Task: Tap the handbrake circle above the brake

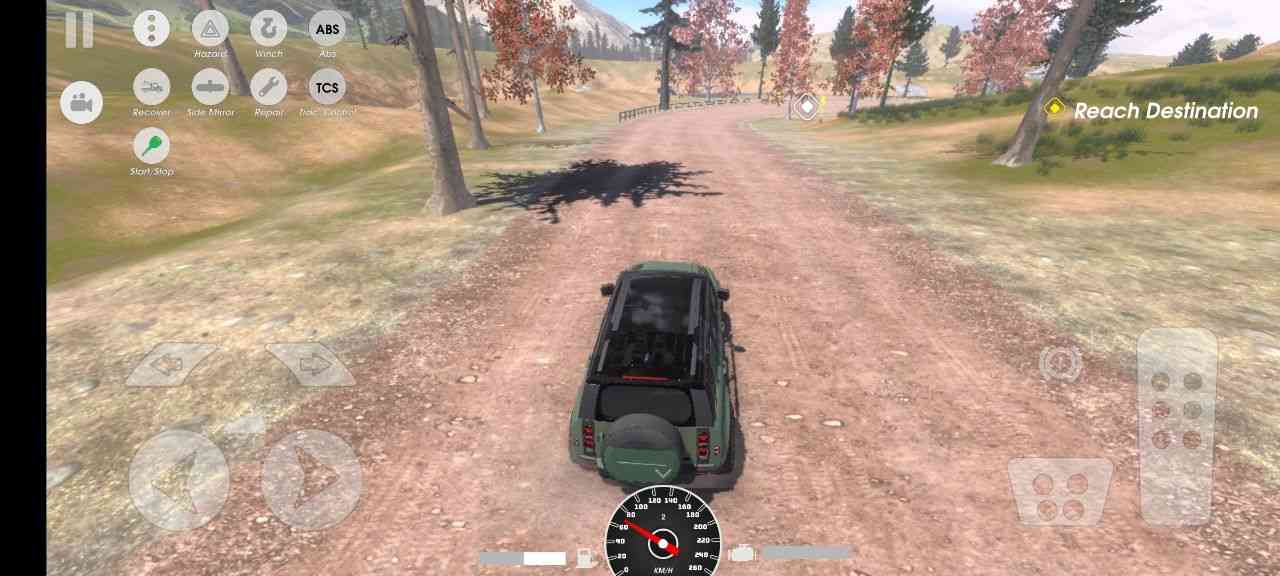Action: pos(1060,363)
